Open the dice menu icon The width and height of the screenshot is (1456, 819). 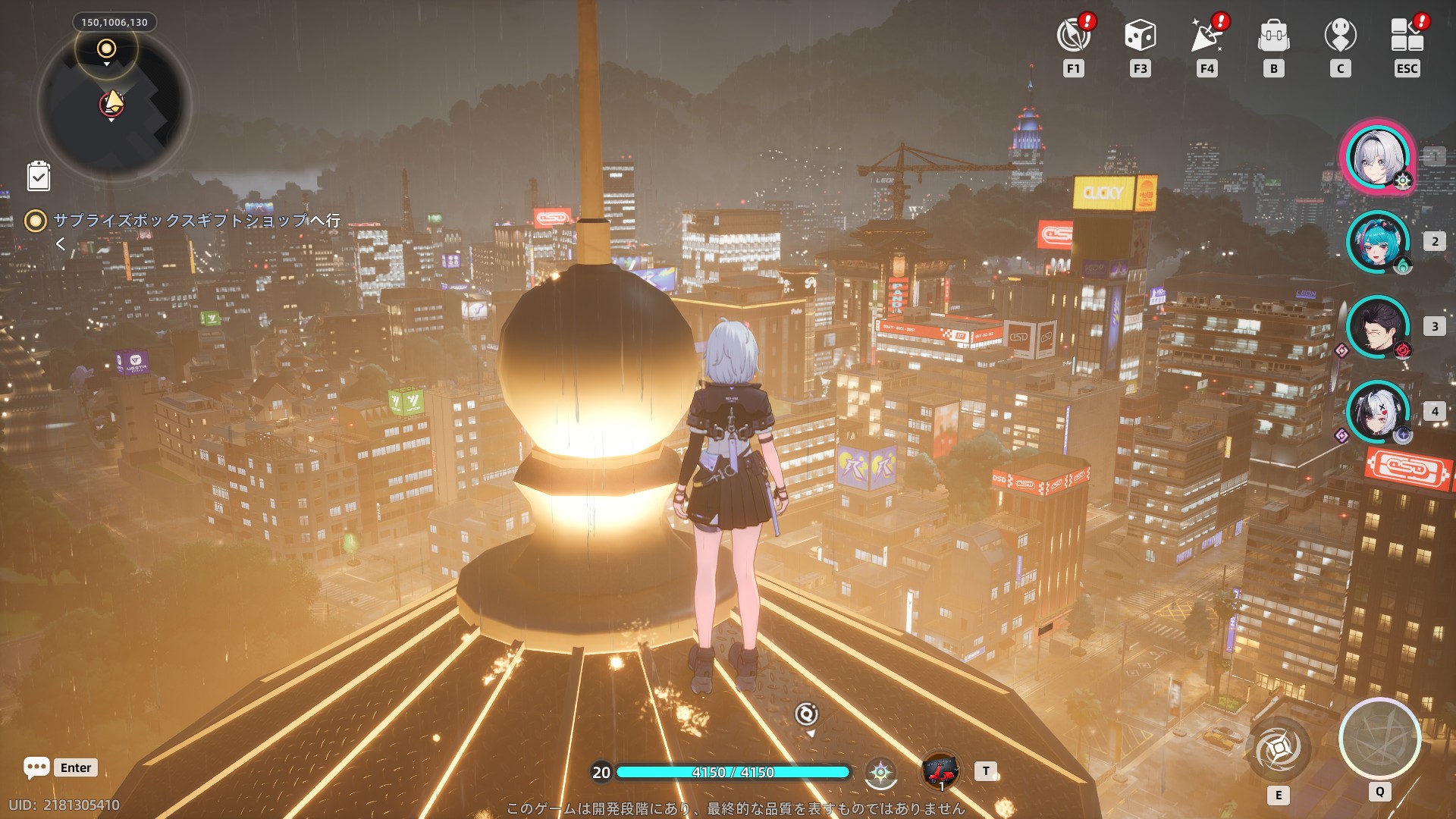(1140, 36)
